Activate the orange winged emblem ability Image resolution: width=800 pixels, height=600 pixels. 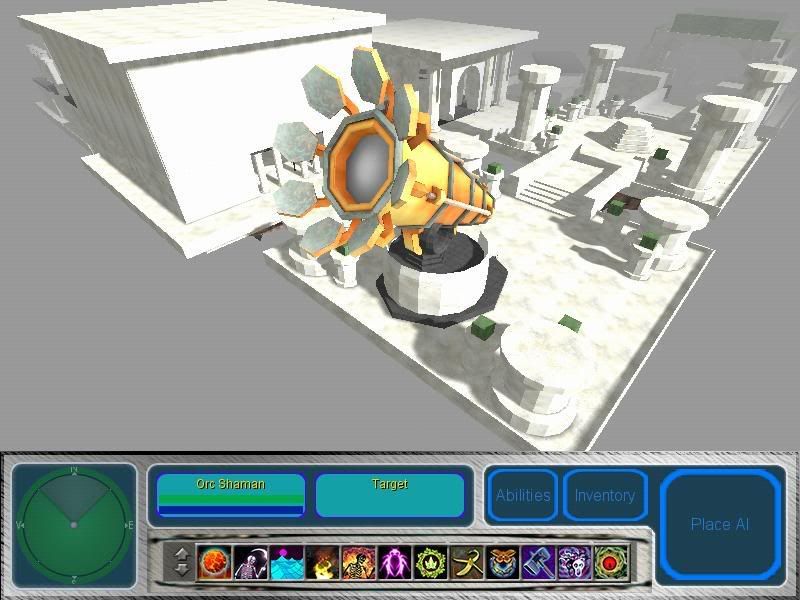(x=503, y=562)
